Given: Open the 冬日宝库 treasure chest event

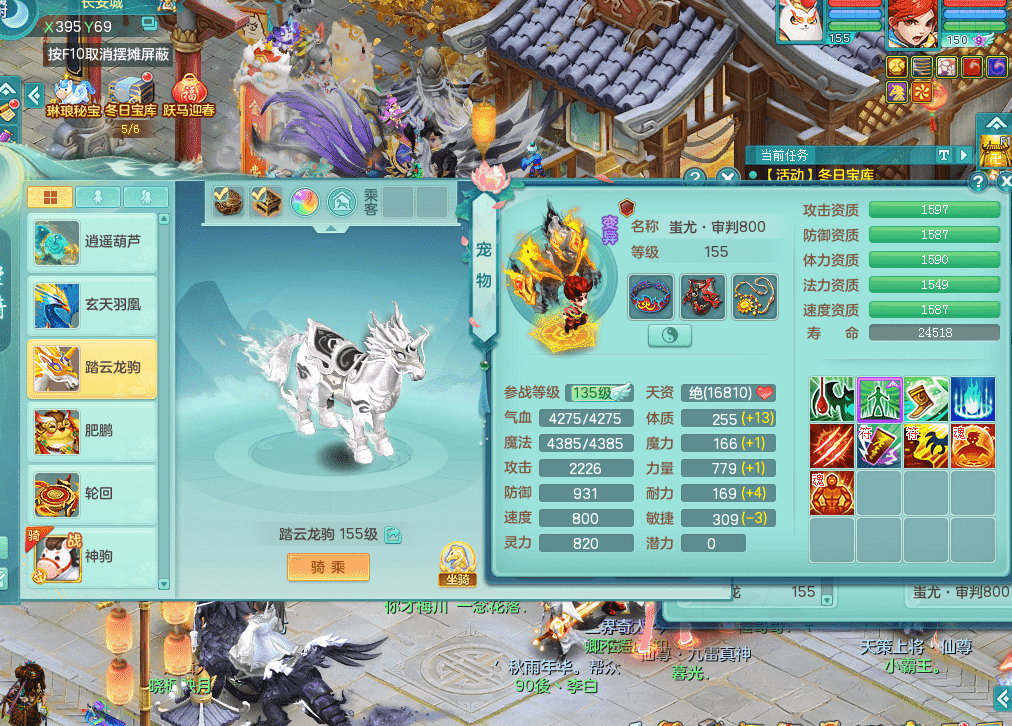Looking at the screenshot, I should tap(131, 96).
